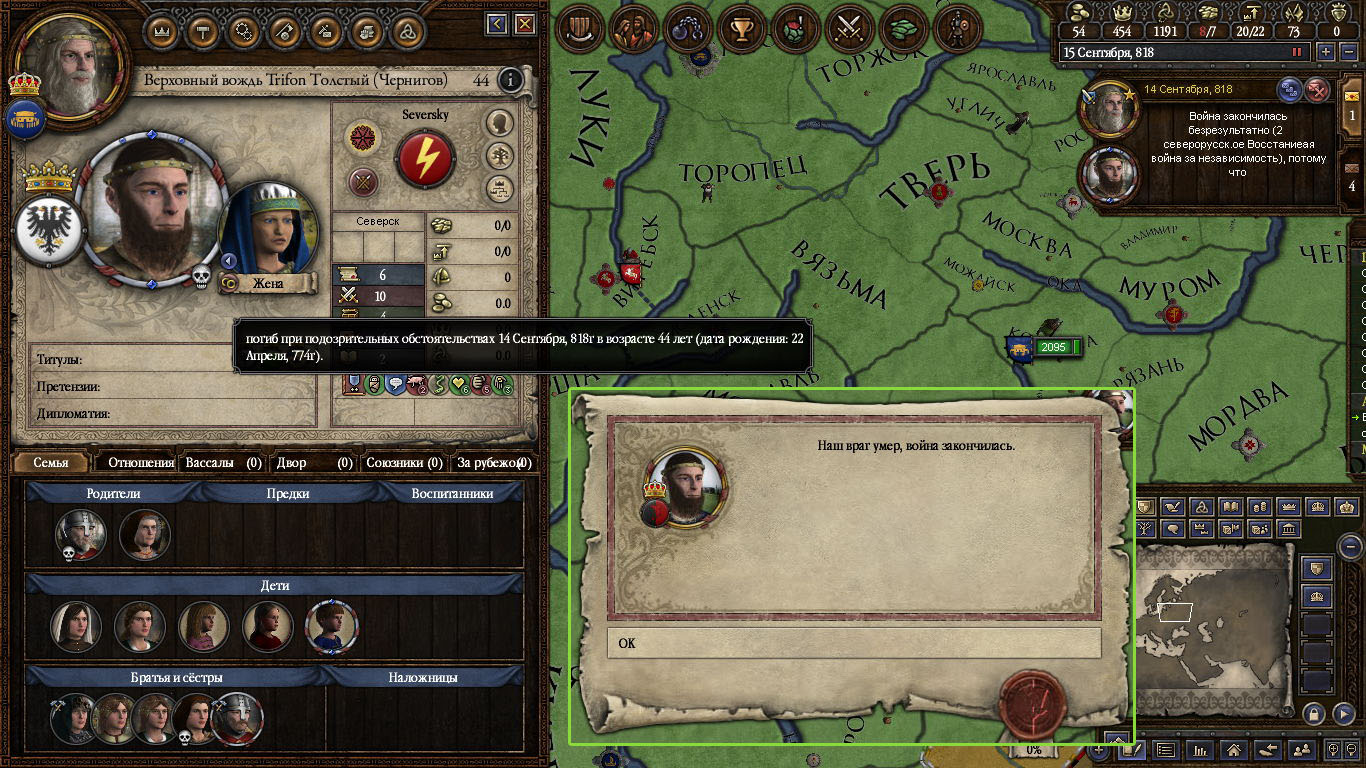Click the crossed swords icon in top bar

tap(849, 29)
